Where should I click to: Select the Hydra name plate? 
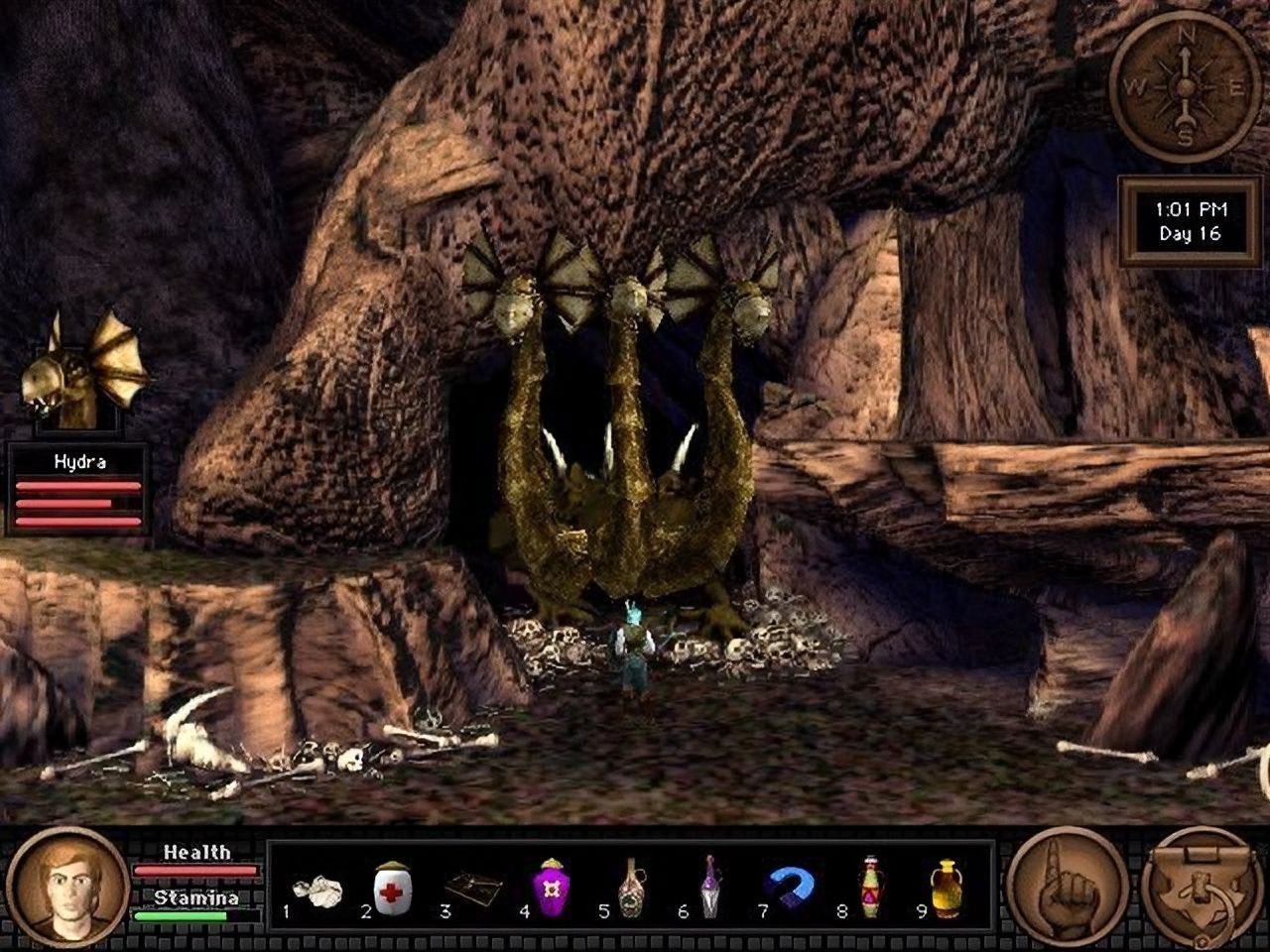click(x=79, y=460)
